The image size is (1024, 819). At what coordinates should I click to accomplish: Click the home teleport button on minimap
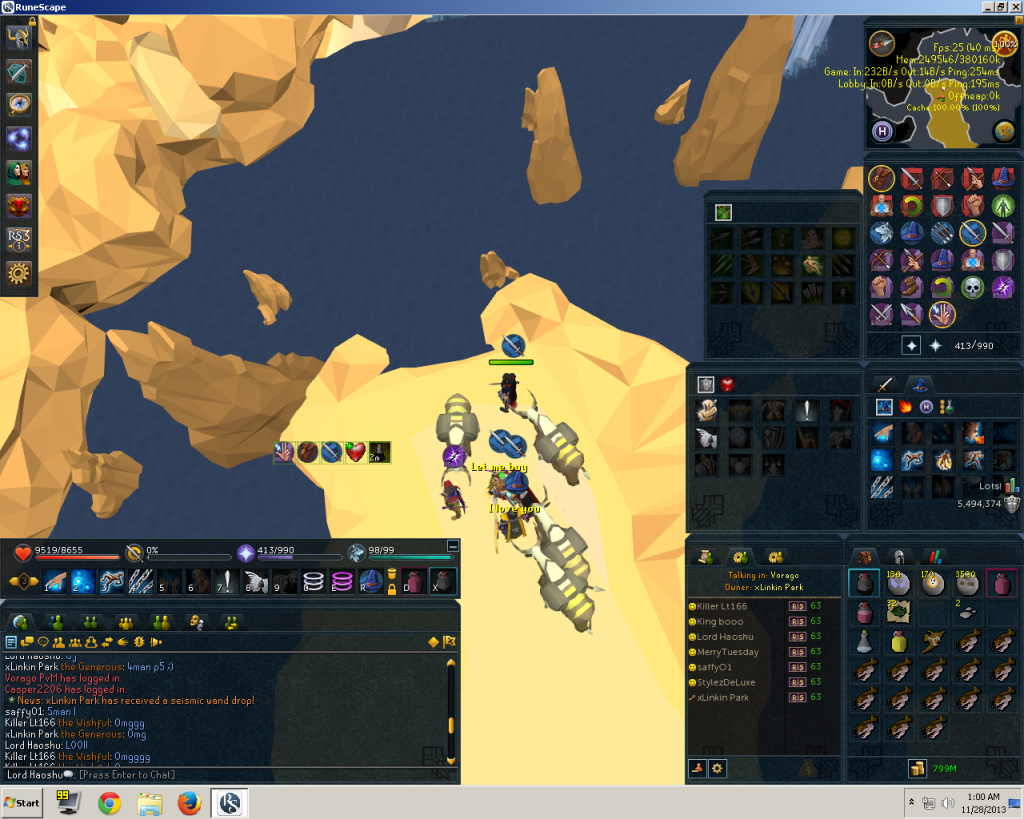882,131
